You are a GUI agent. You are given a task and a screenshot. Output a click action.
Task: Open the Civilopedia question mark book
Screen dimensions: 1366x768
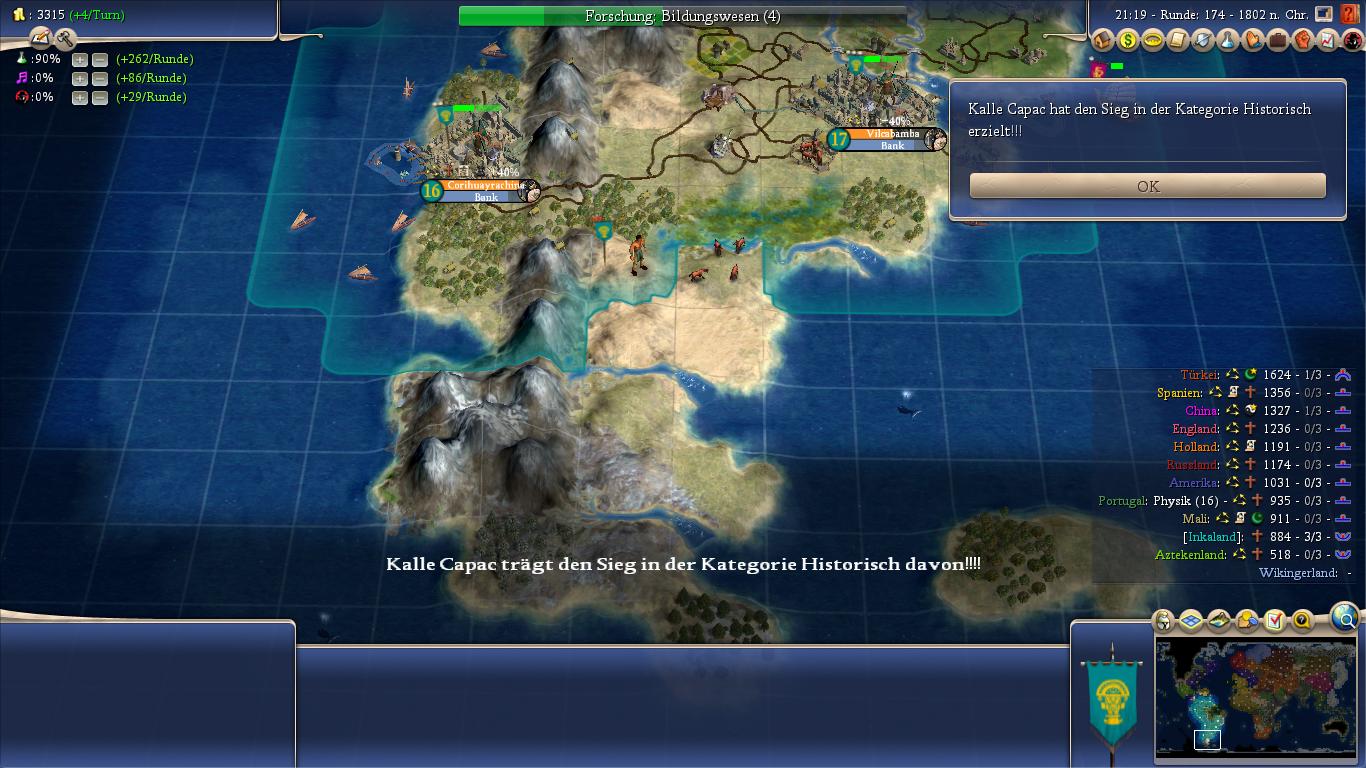1349,14
